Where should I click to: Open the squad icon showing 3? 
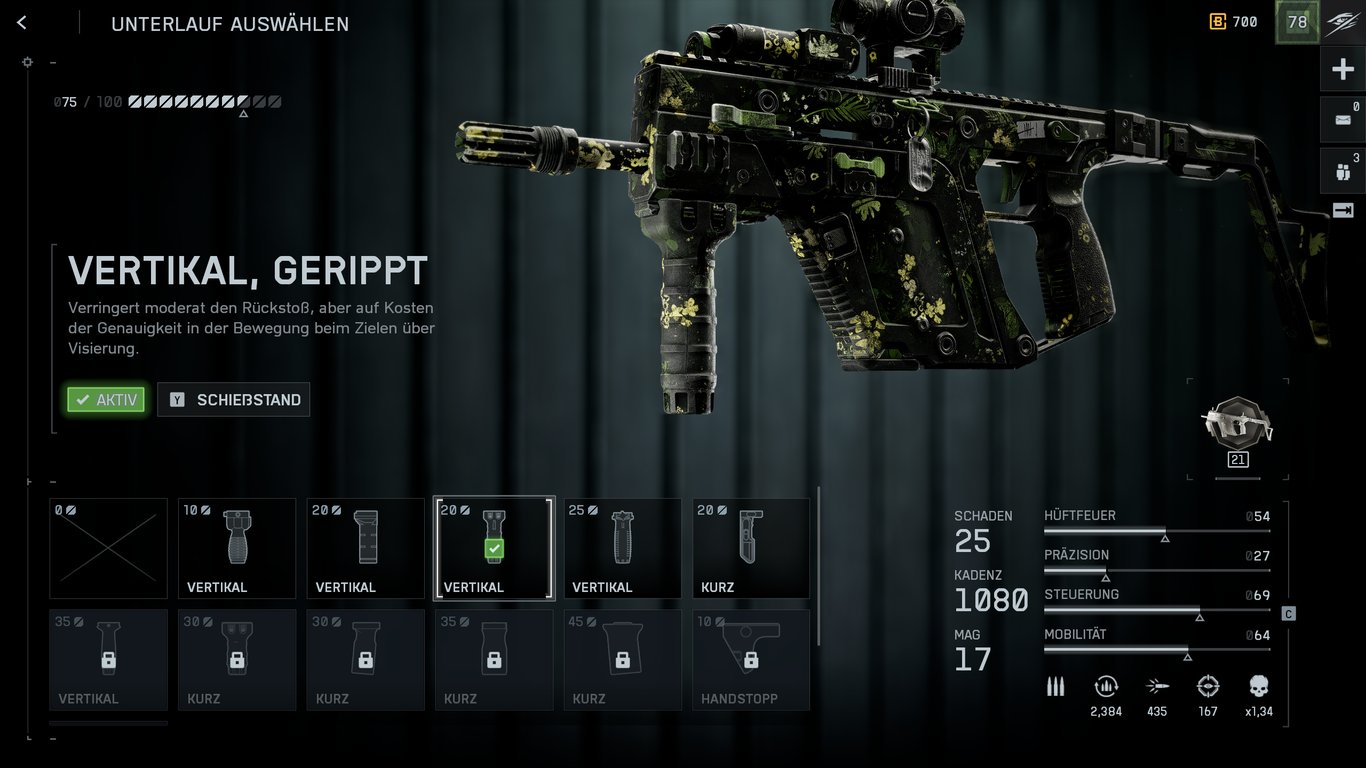(x=1342, y=171)
